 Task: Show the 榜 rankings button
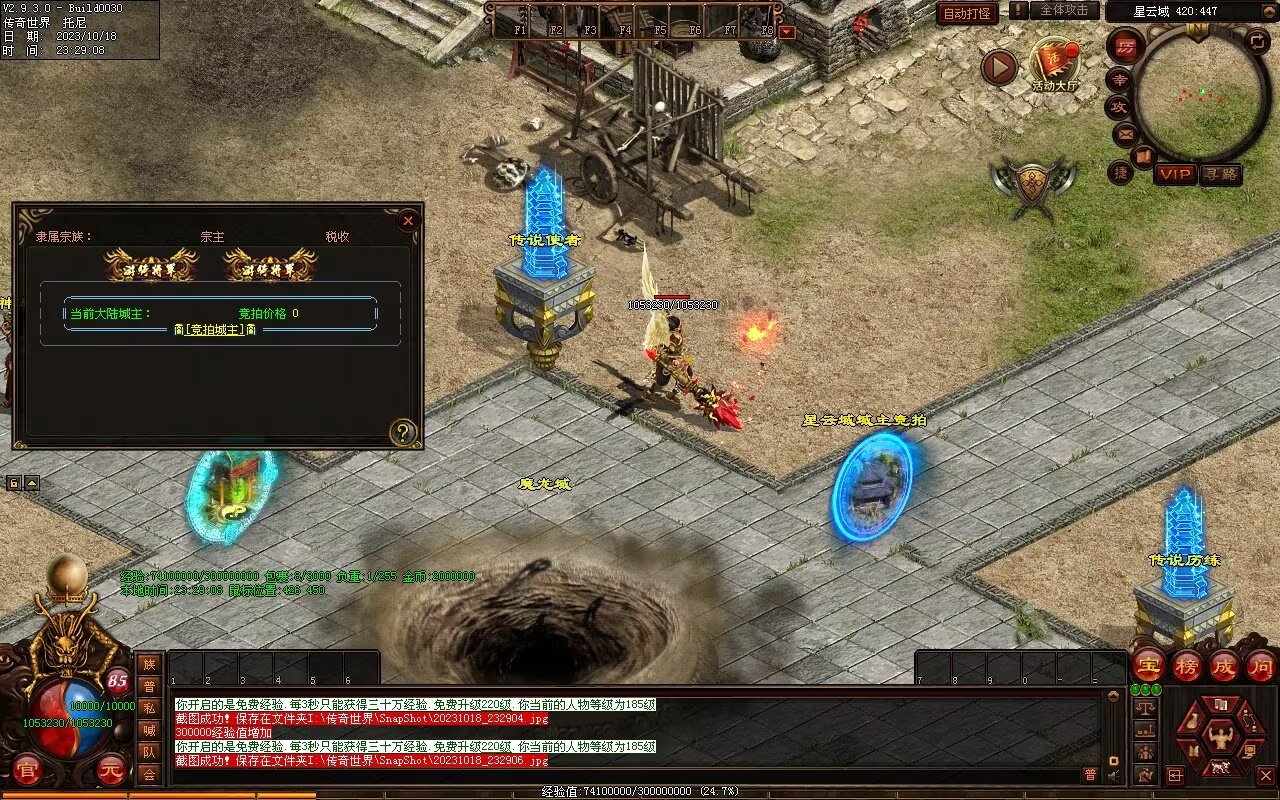(1187, 665)
